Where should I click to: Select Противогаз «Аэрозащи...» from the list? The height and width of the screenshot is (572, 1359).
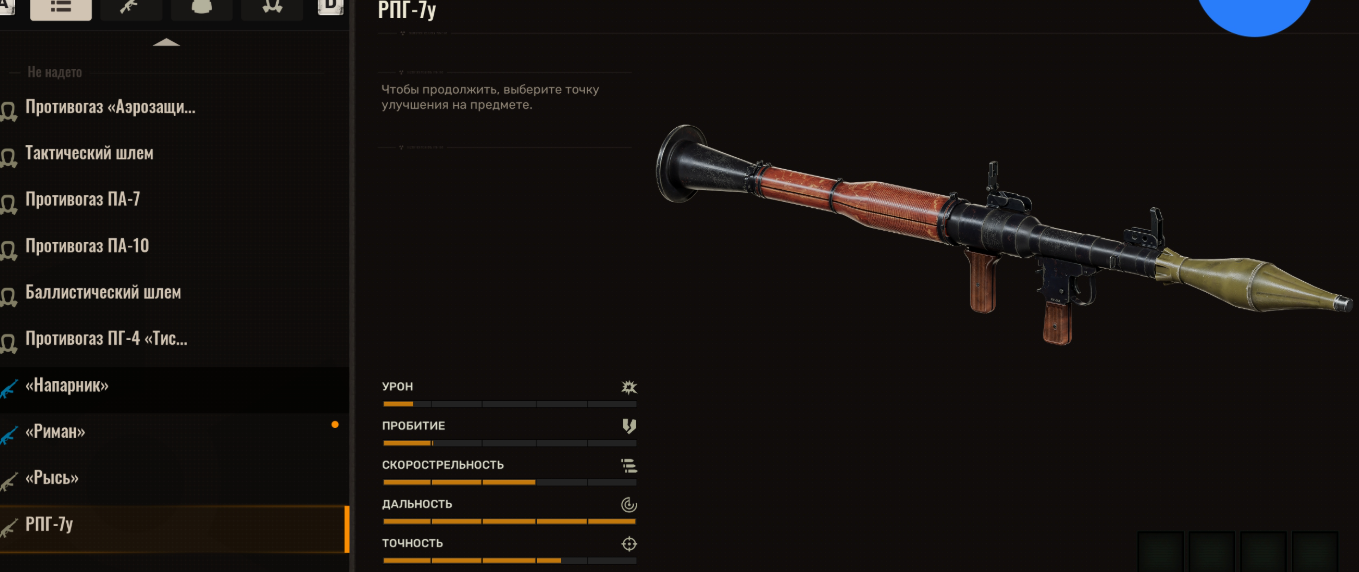[x=110, y=107]
